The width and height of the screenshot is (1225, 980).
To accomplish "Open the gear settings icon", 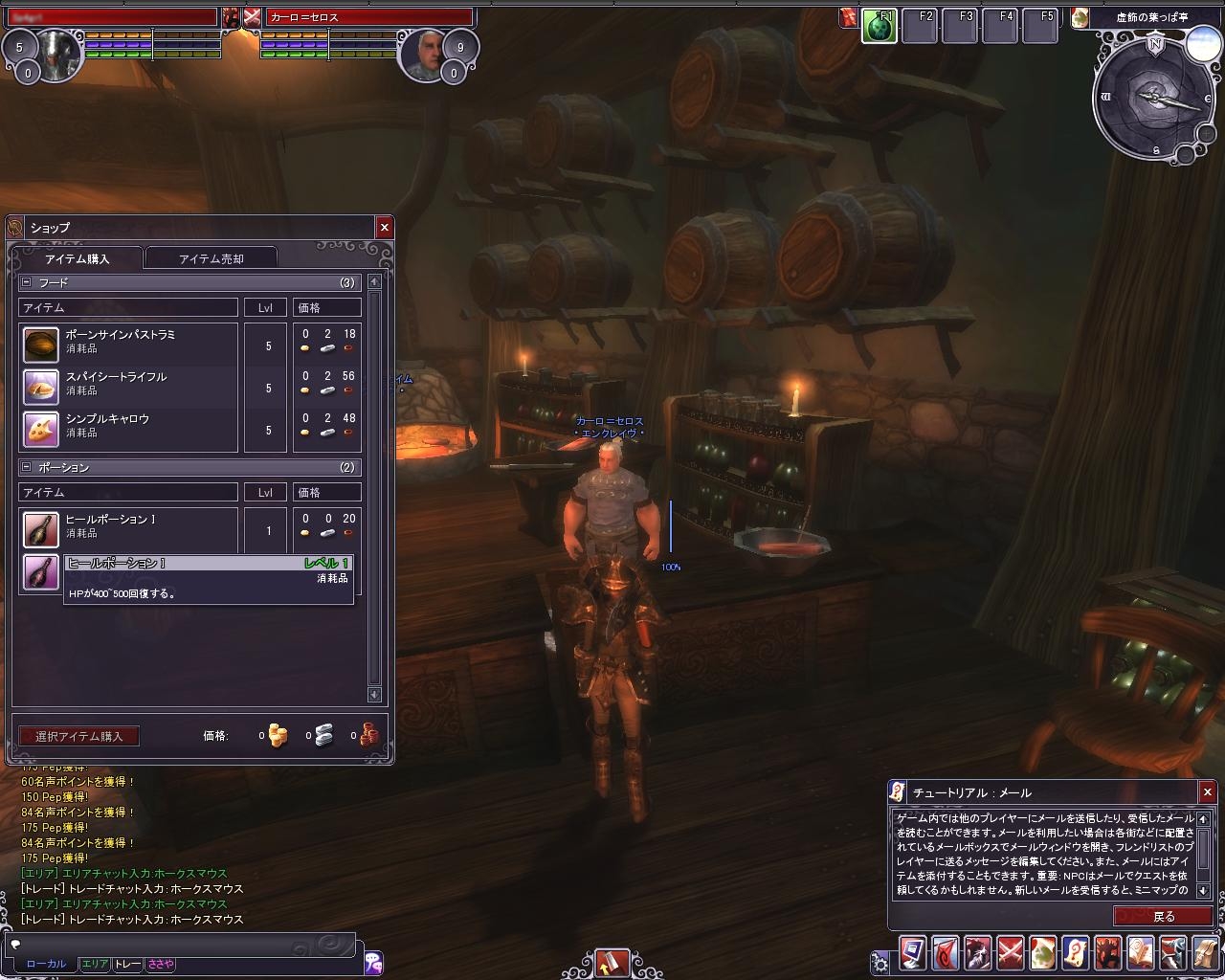I will coord(880,961).
